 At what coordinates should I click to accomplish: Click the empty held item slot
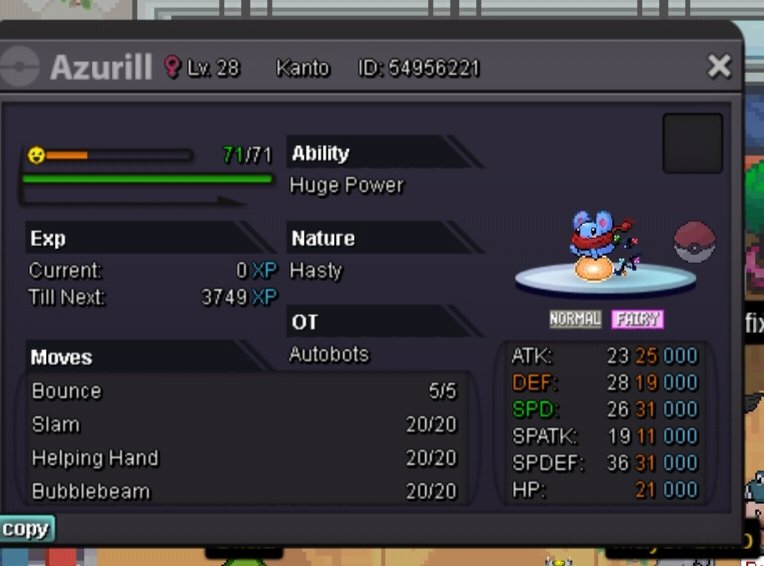(x=692, y=143)
